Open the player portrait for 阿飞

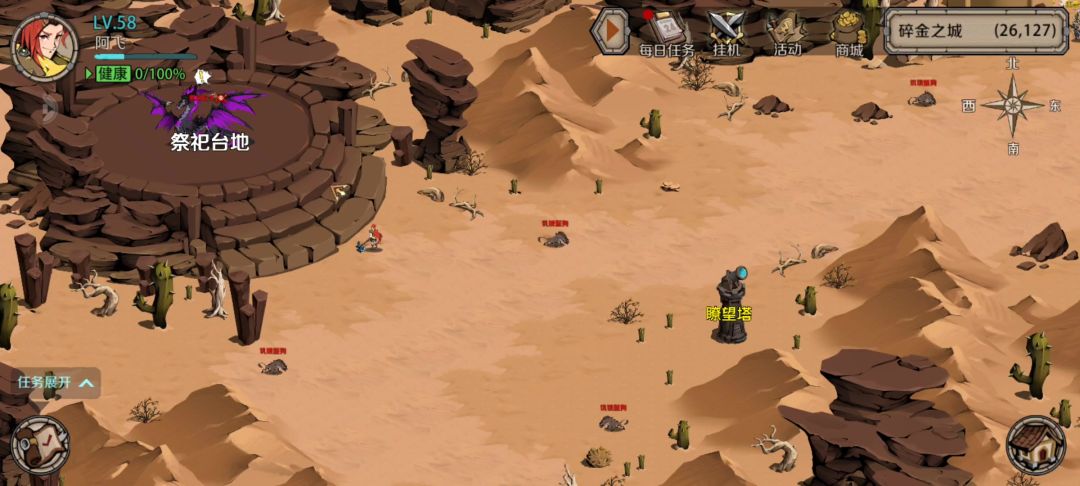click(x=44, y=47)
